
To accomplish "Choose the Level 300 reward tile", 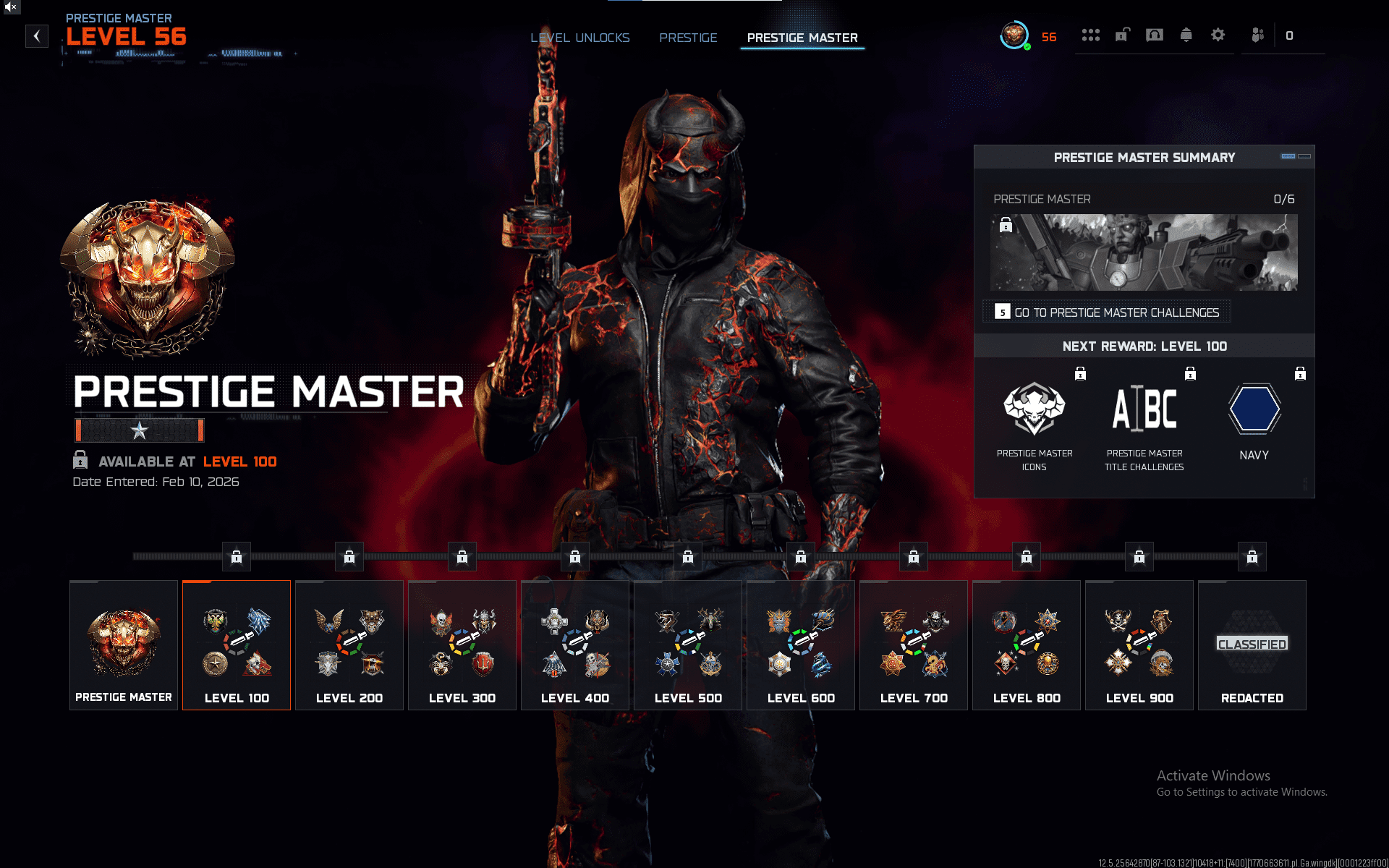I will 462,645.
